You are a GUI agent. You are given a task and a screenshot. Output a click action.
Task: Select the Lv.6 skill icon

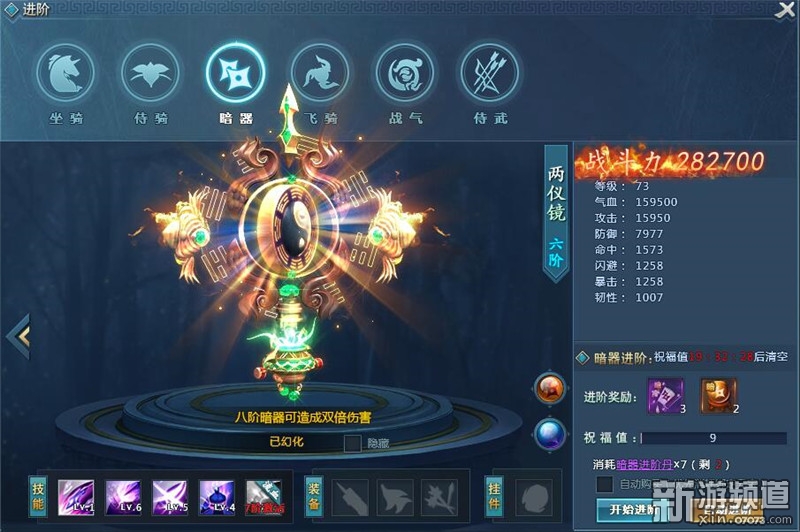(x=123, y=497)
